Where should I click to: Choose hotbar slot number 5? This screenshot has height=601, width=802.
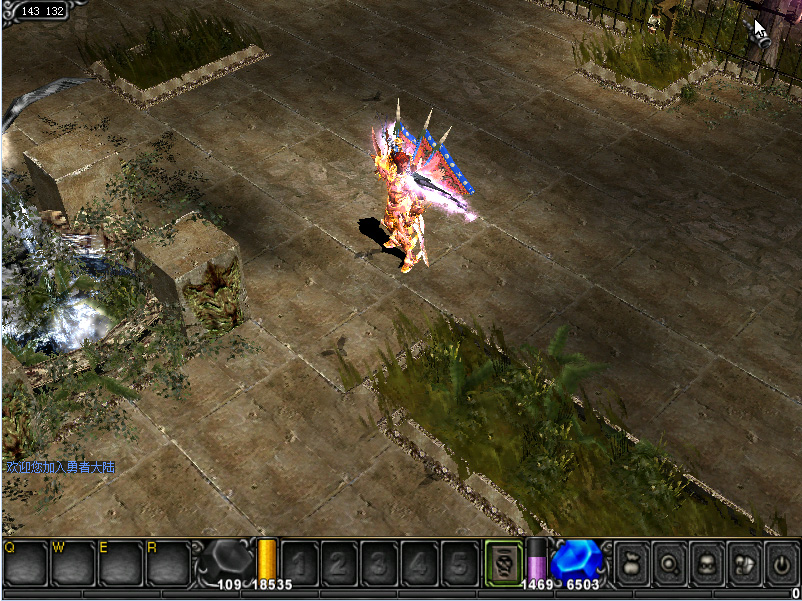459,564
